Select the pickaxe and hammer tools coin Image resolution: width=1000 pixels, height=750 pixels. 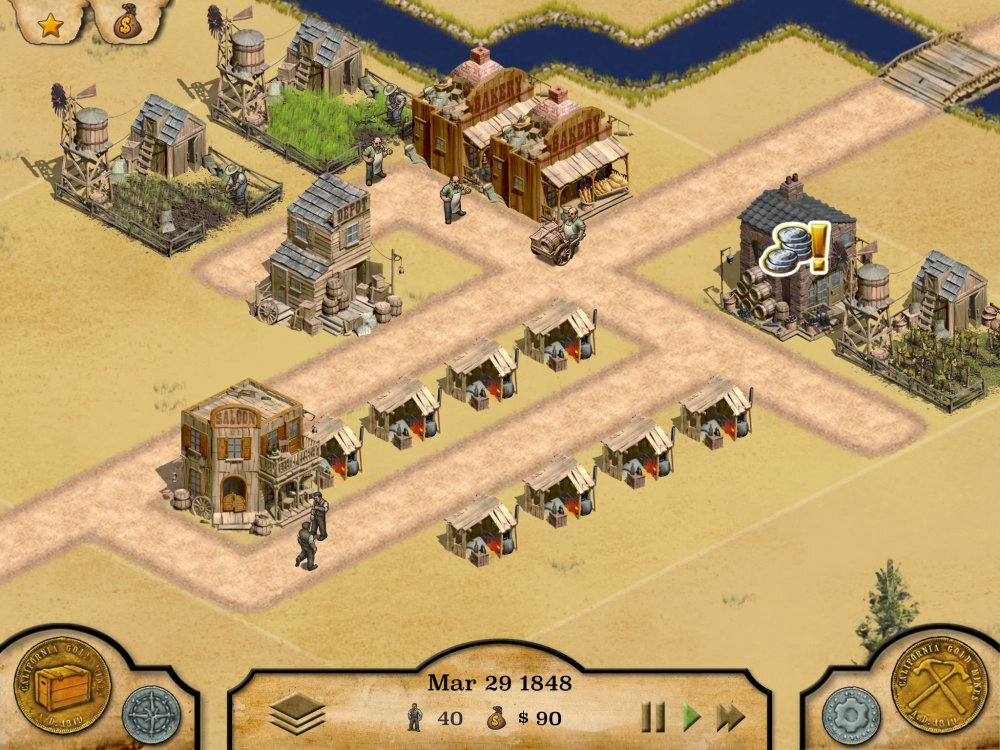tap(939, 685)
